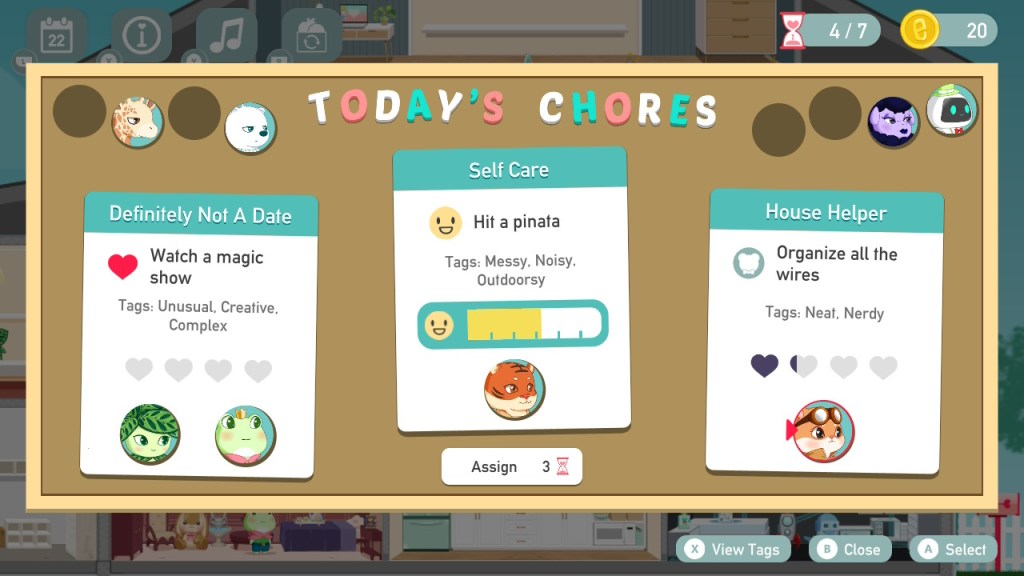Pick the white robot character portrait
This screenshot has height=576, width=1024.
(951, 110)
